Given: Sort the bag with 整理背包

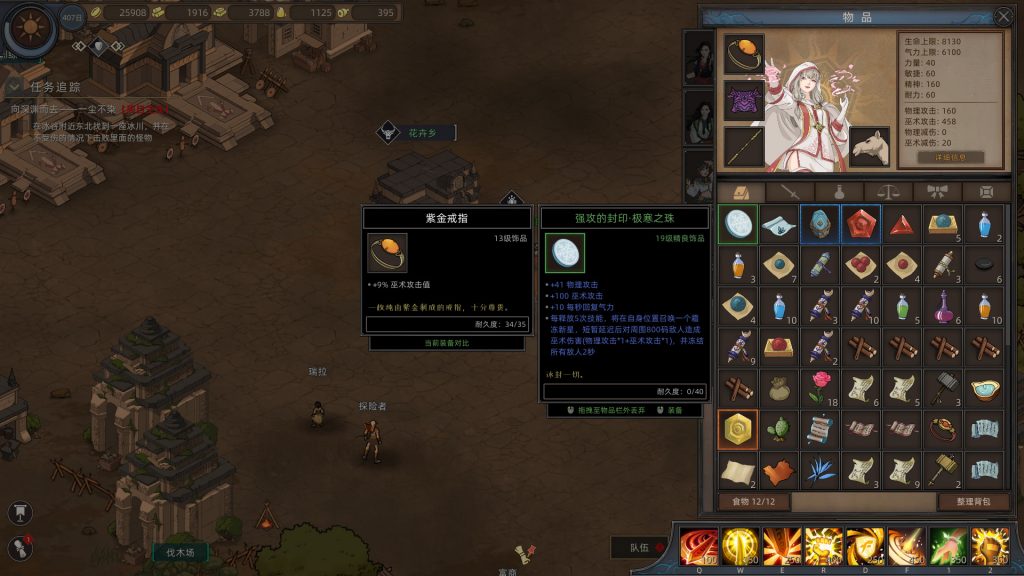Looking at the screenshot, I should coord(973,501).
